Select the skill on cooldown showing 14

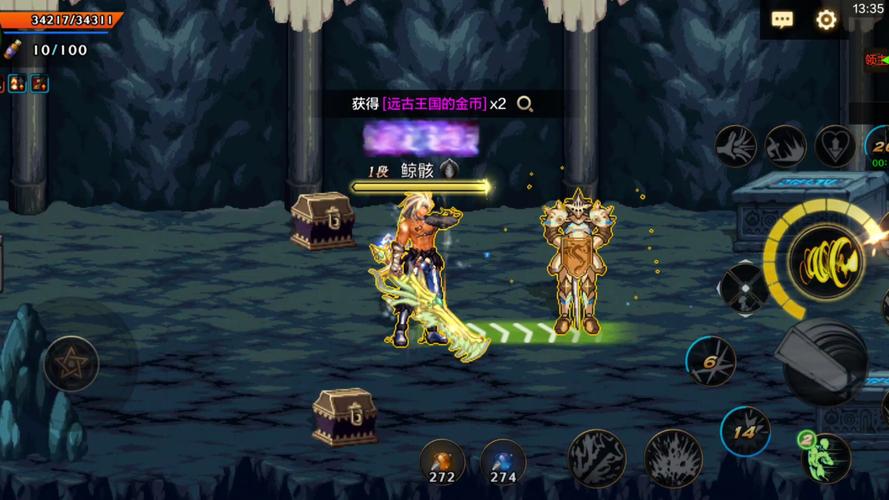[745, 432]
